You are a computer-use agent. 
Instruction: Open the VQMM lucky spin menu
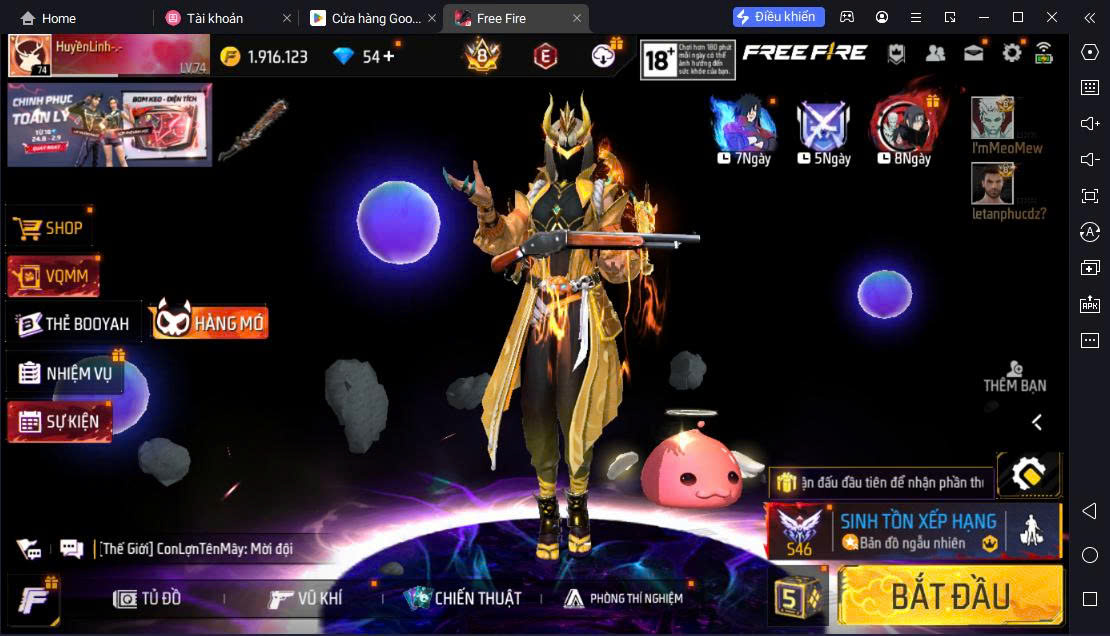pyautogui.click(x=53, y=276)
